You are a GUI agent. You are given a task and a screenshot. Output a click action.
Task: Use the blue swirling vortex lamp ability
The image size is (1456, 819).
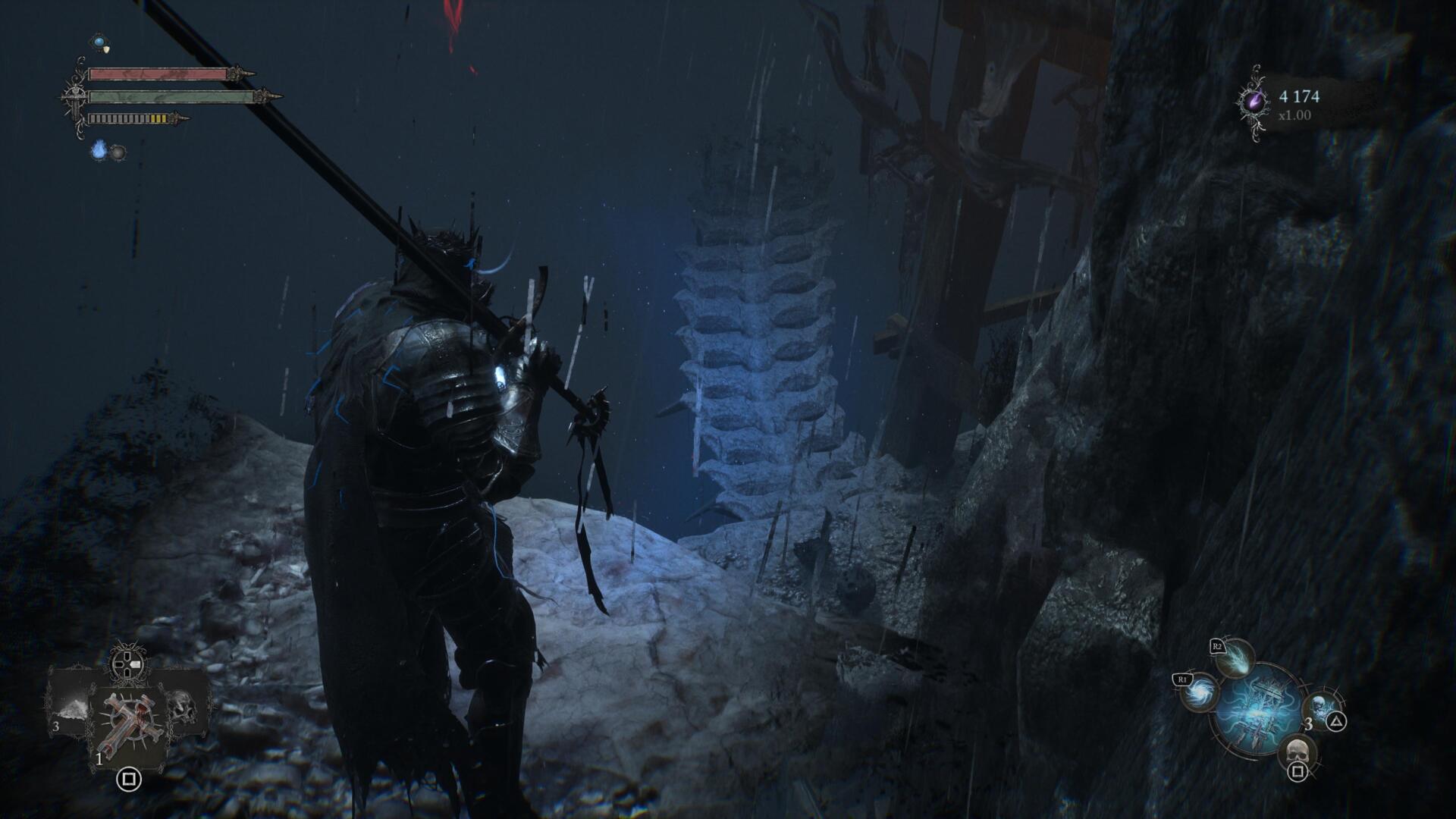pyautogui.click(x=1200, y=694)
